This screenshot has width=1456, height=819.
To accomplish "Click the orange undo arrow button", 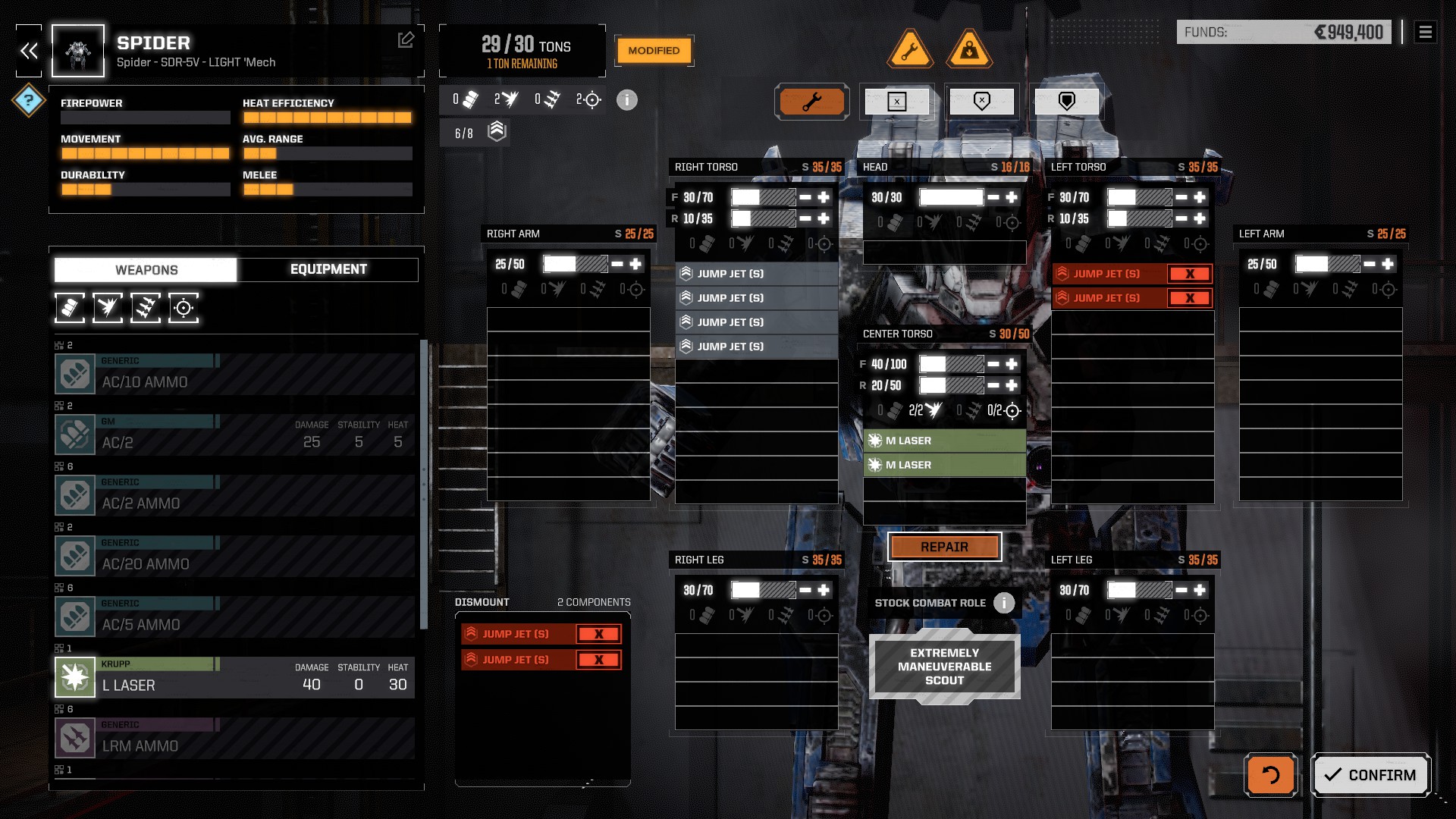I will tap(1270, 775).
